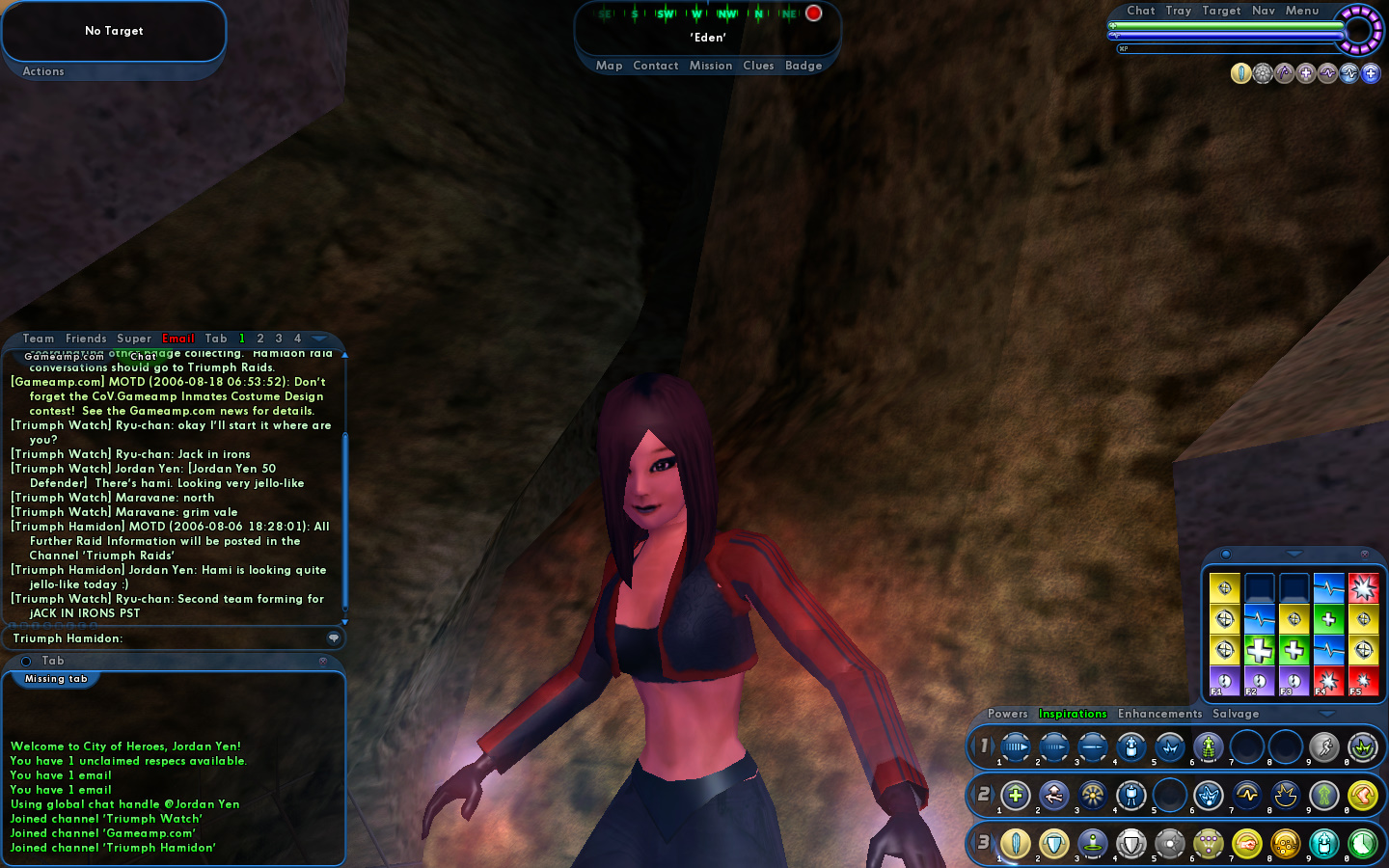Open the Clues panel
Image resolution: width=1389 pixels, height=868 pixels.
tap(758, 66)
